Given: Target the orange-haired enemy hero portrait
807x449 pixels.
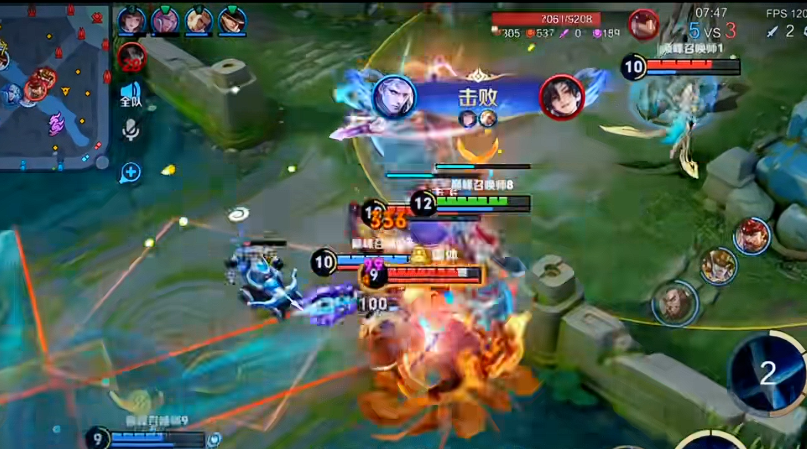Looking at the screenshot, I should point(718,266).
